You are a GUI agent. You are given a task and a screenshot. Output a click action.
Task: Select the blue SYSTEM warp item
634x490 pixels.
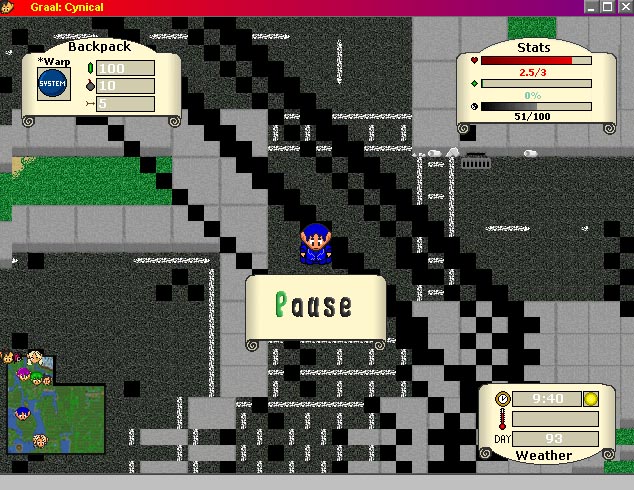pos(52,84)
